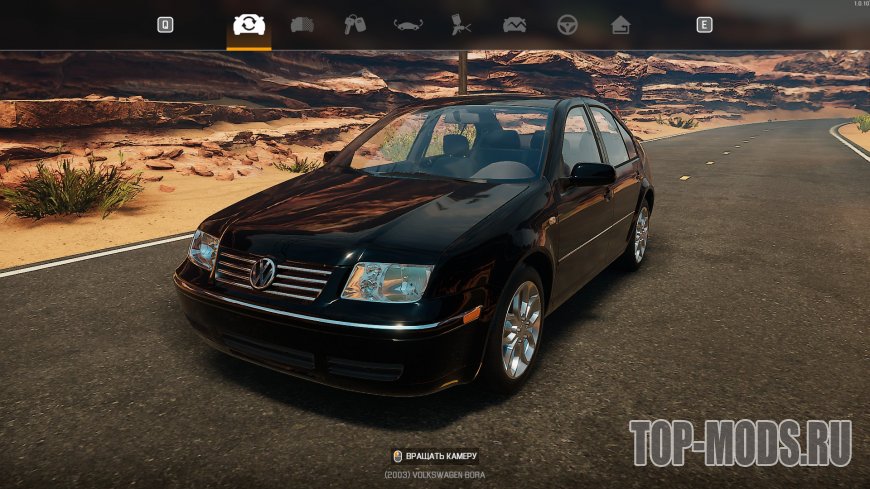Go to the house icon tab

pyautogui.click(x=620, y=25)
